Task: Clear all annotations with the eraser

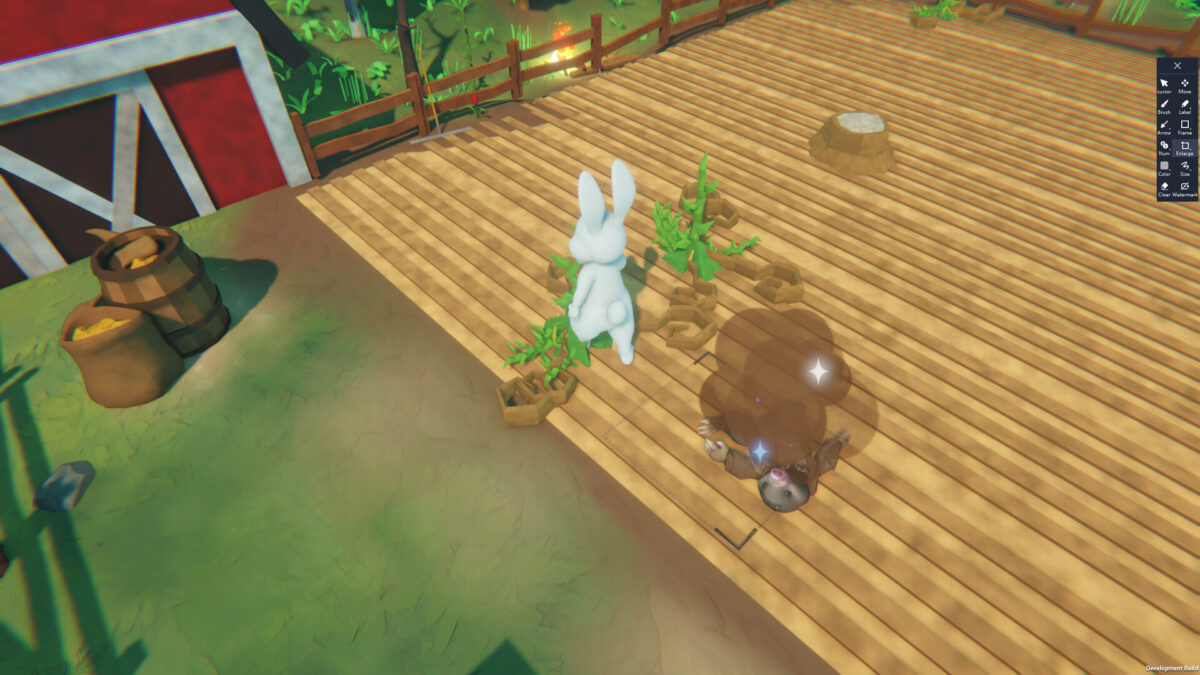Action: 1165,187
